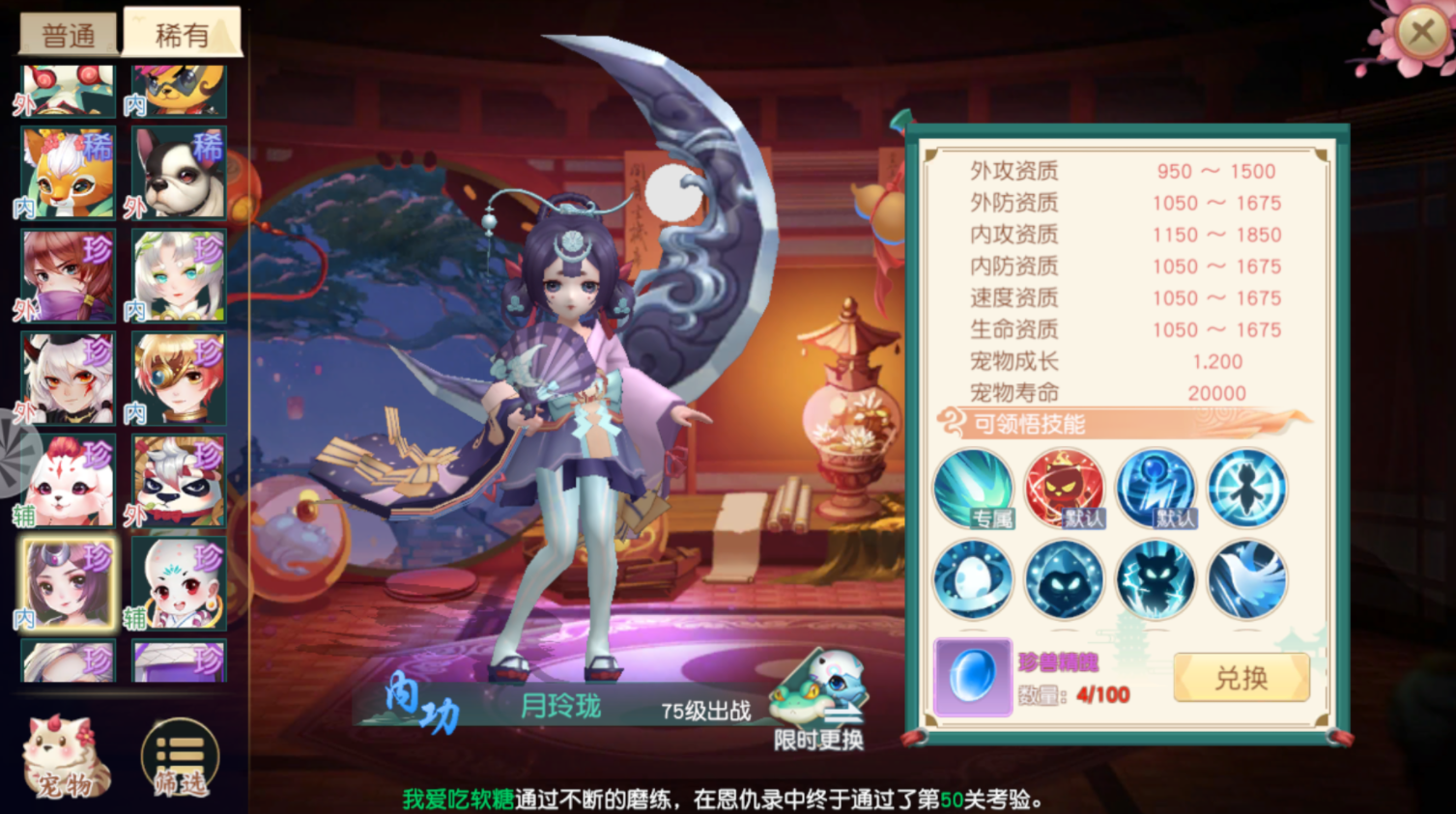Click the electric shadow cat skill icon
The width and height of the screenshot is (1456, 814).
coord(1156,579)
